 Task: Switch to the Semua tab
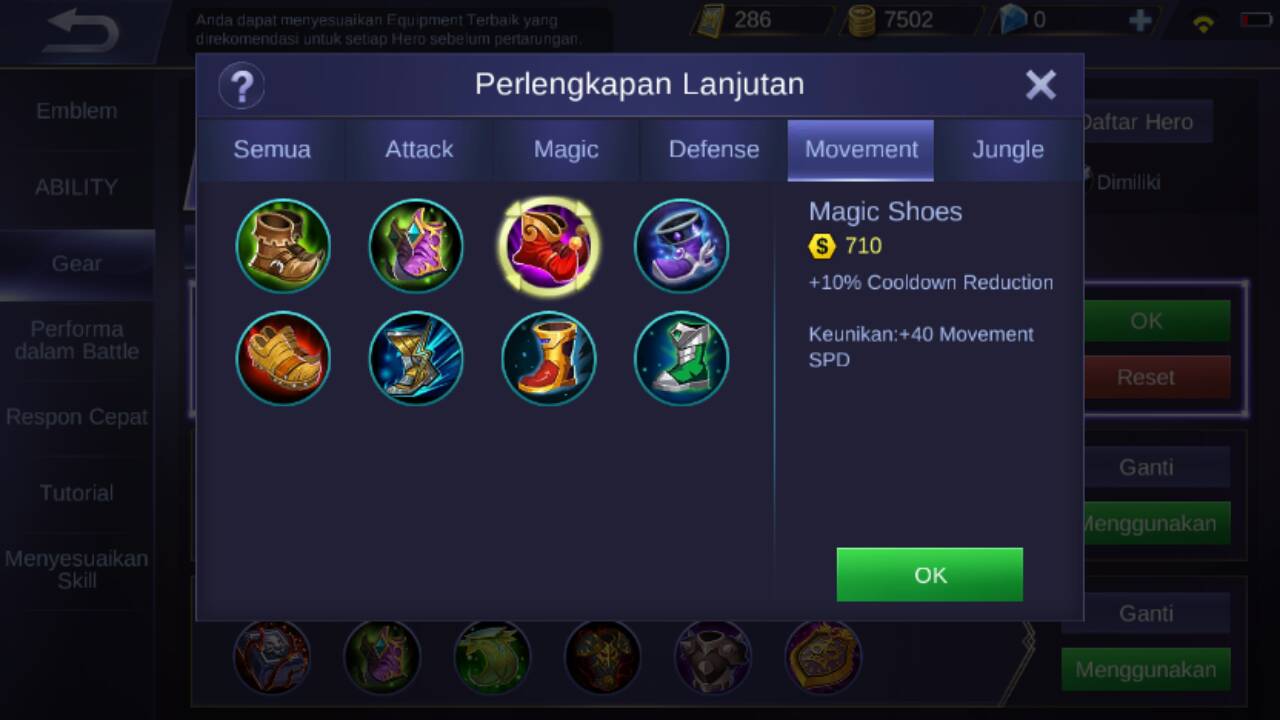tap(272, 150)
